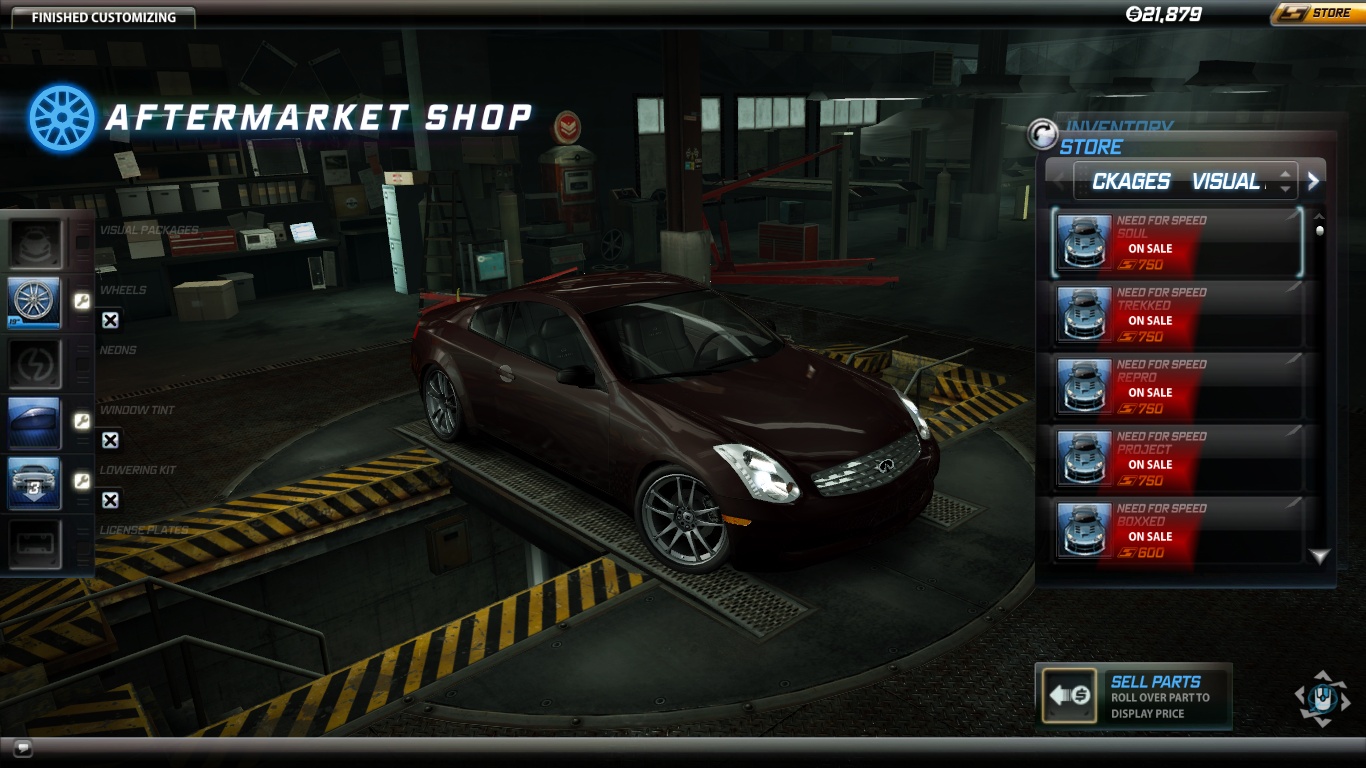
Task: Choose the License Plates category slot
Action: click(x=36, y=543)
